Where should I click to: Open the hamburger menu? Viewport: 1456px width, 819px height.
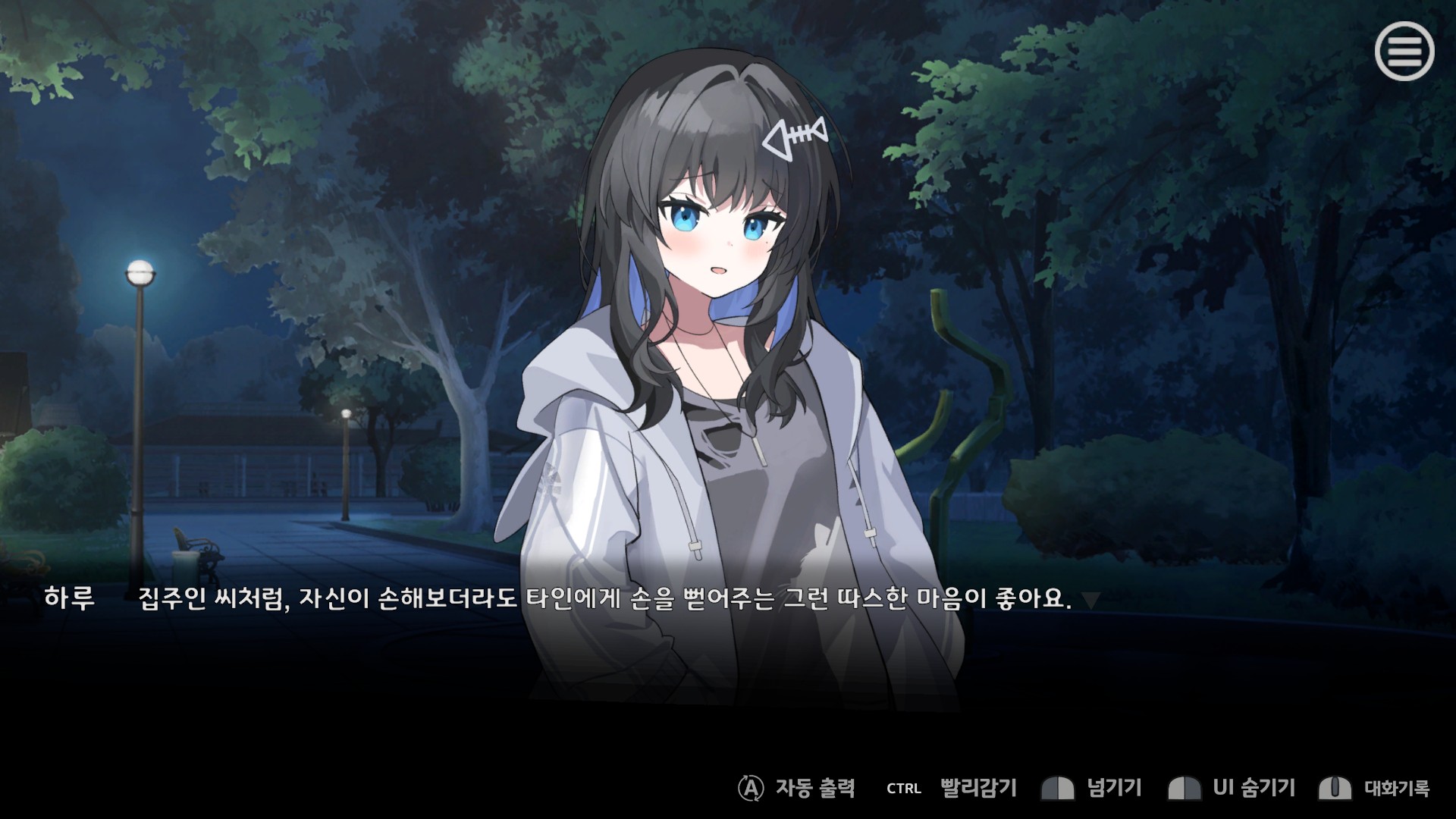coord(1404,52)
